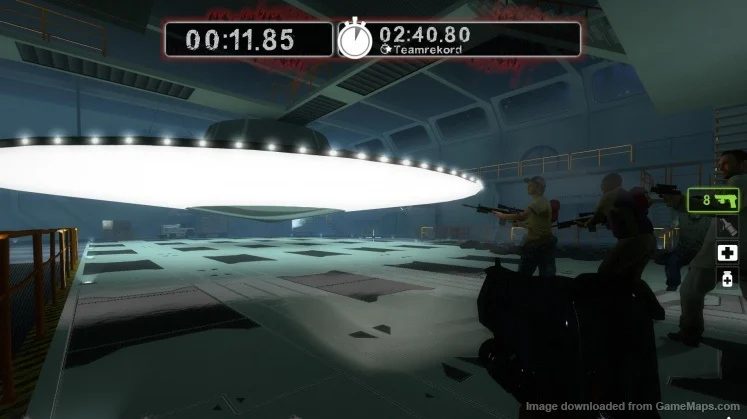Pick the pain pills bottle slot
This screenshot has height=419, width=747.
click(x=729, y=278)
